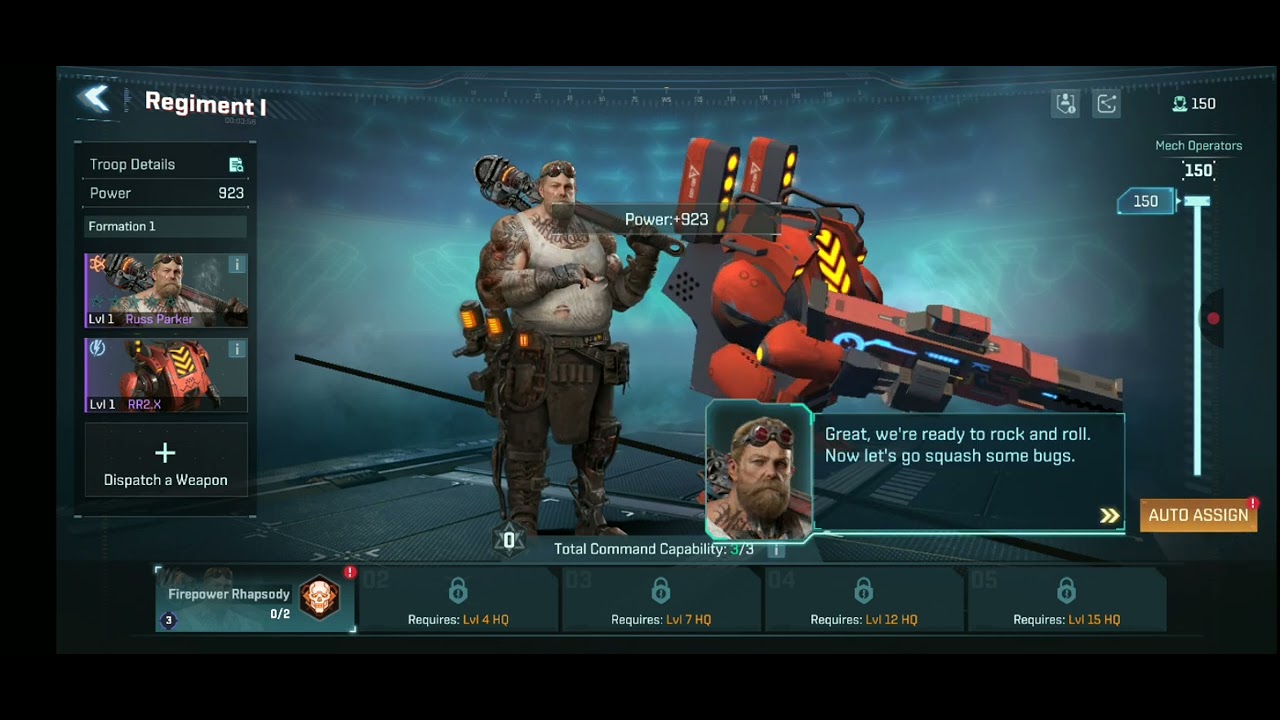Open the Troop Details sheet icon
The width and height of the screenshot is (1280, 720).
point(236,165)
